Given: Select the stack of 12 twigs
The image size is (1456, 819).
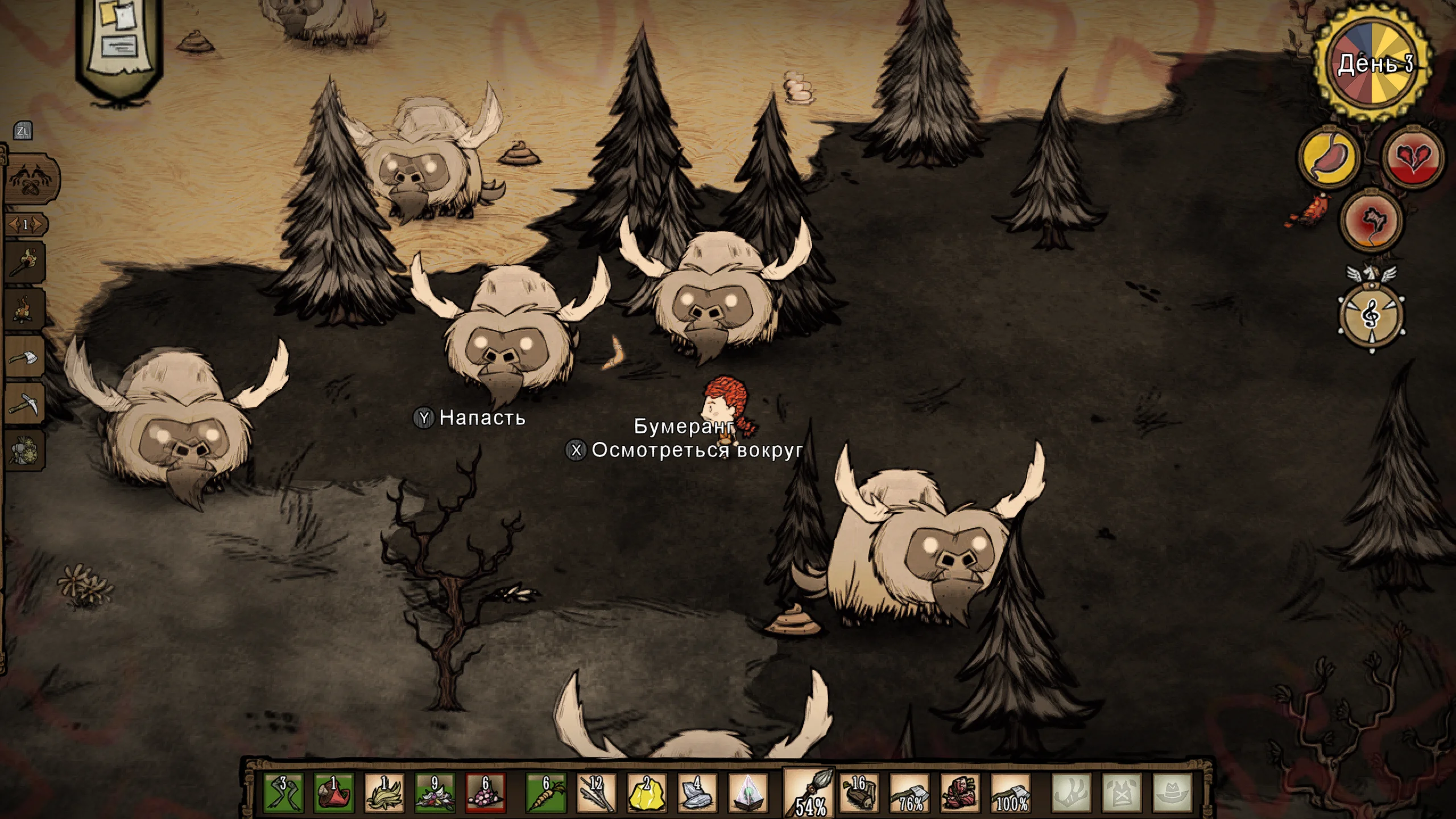Looking at the screenshot, I should point(596,792).
